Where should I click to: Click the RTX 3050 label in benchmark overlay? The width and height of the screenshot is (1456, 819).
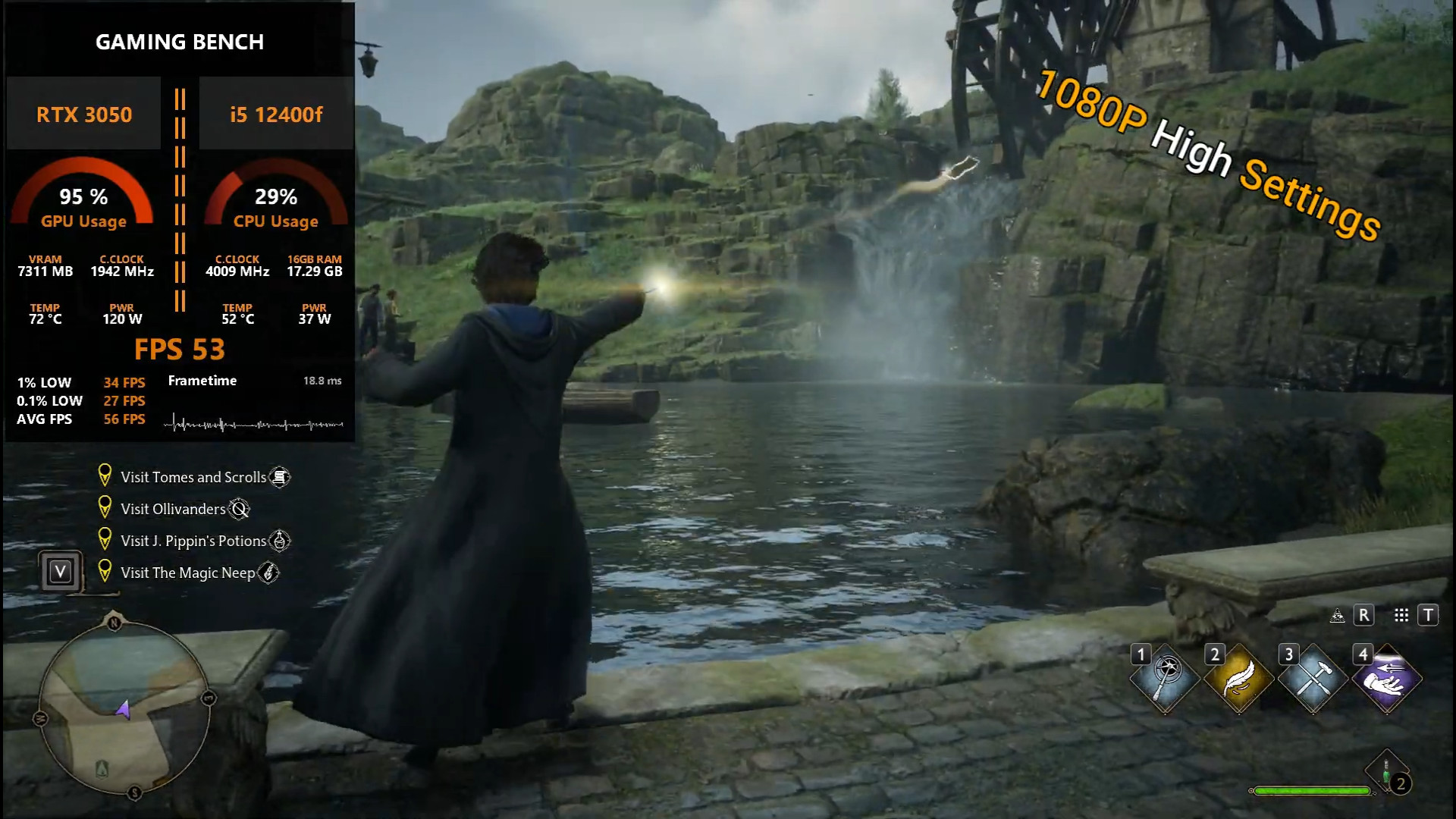click(x=84, y=115)
